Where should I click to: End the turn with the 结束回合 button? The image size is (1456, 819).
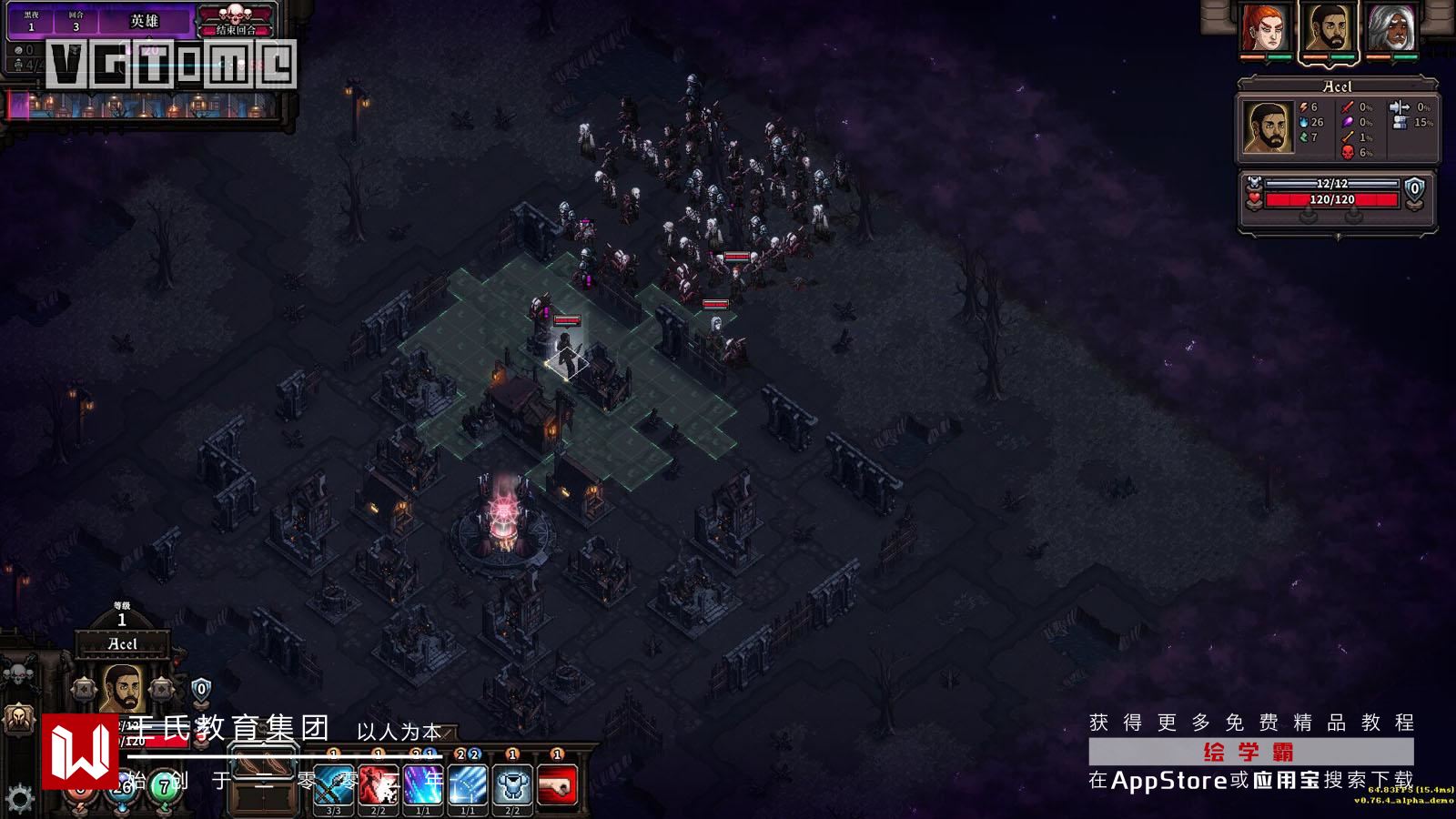[236, 29]
